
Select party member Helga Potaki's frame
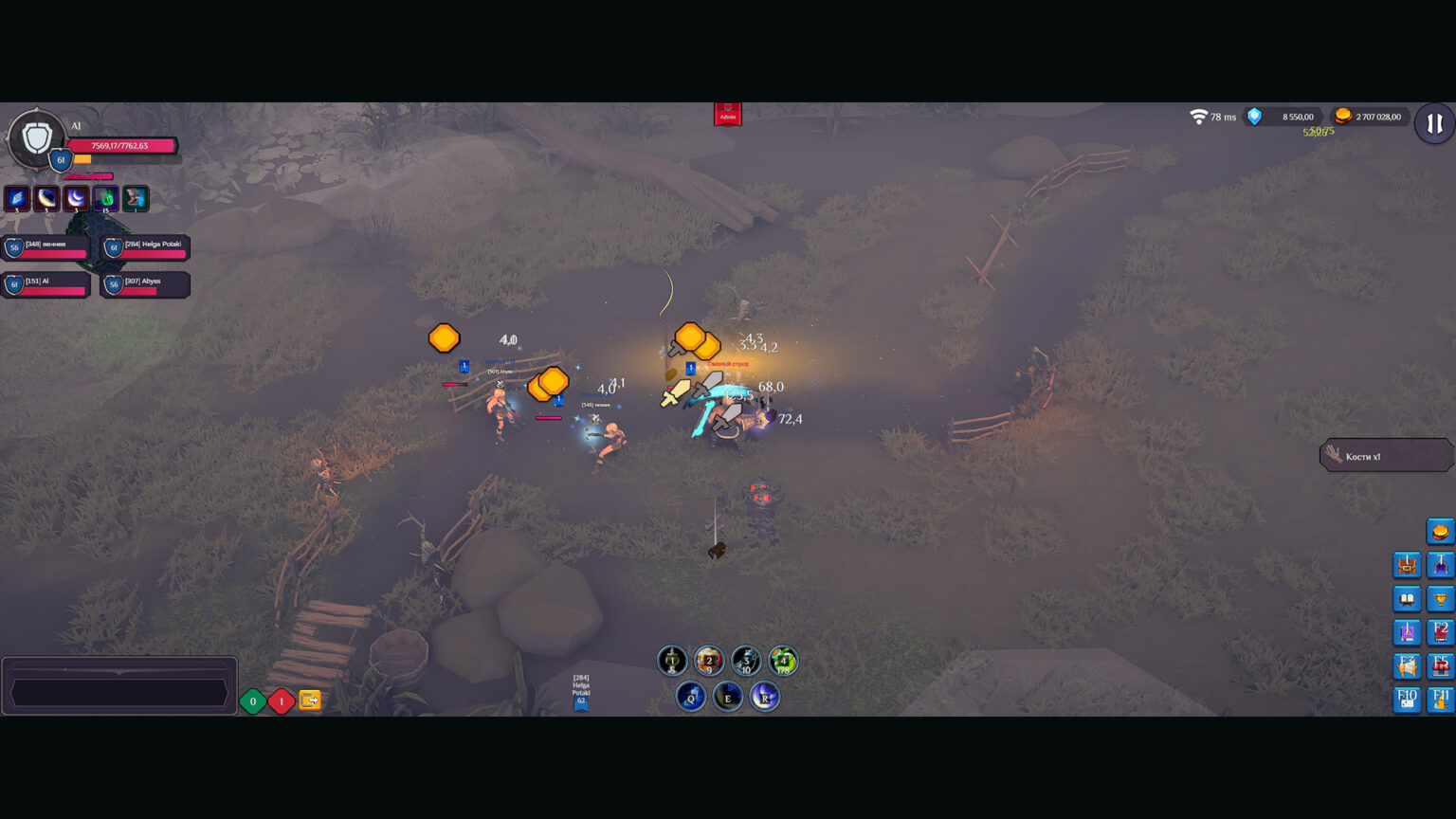pyautogui.click(x=147, y=248)
